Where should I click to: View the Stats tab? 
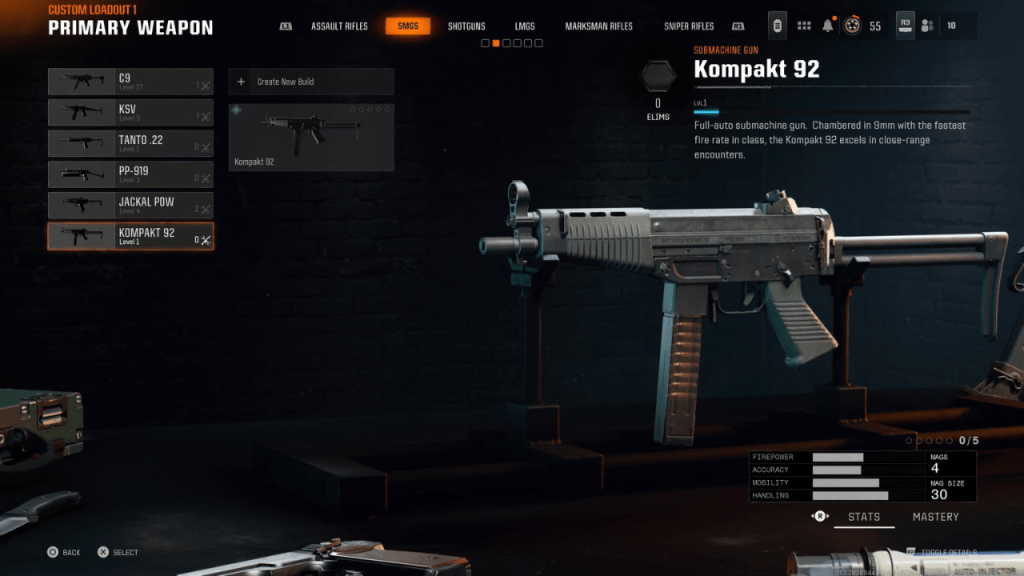[864, 517]
